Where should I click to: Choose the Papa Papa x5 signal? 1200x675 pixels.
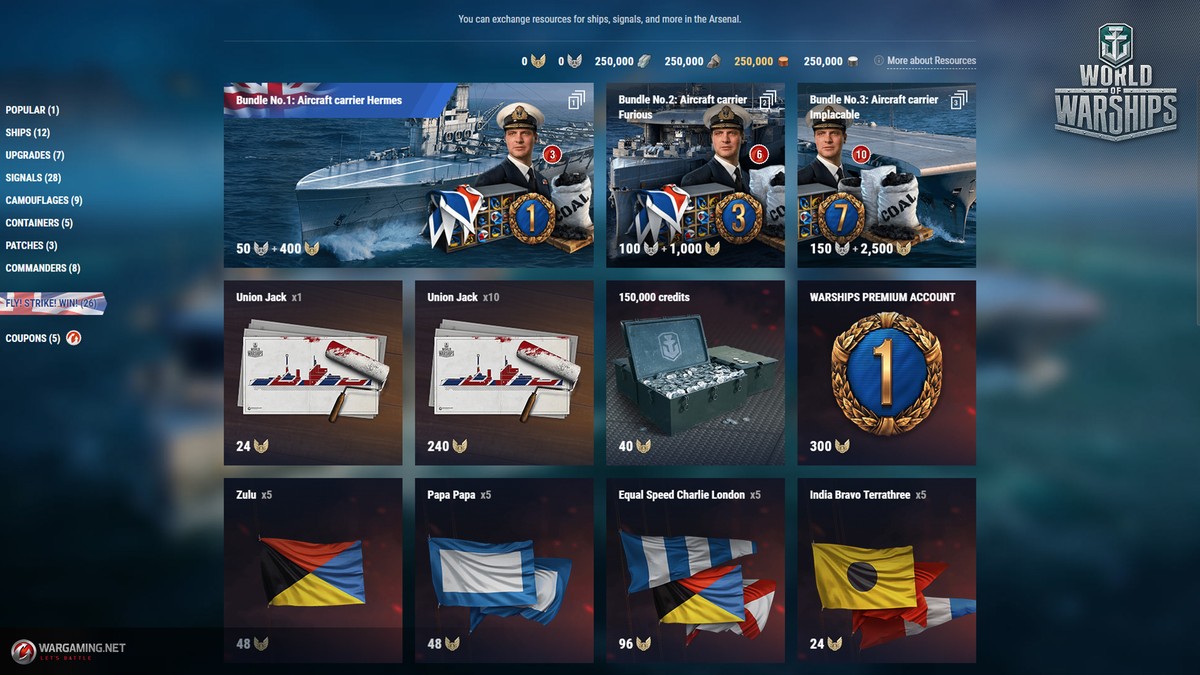pos(504,570)
